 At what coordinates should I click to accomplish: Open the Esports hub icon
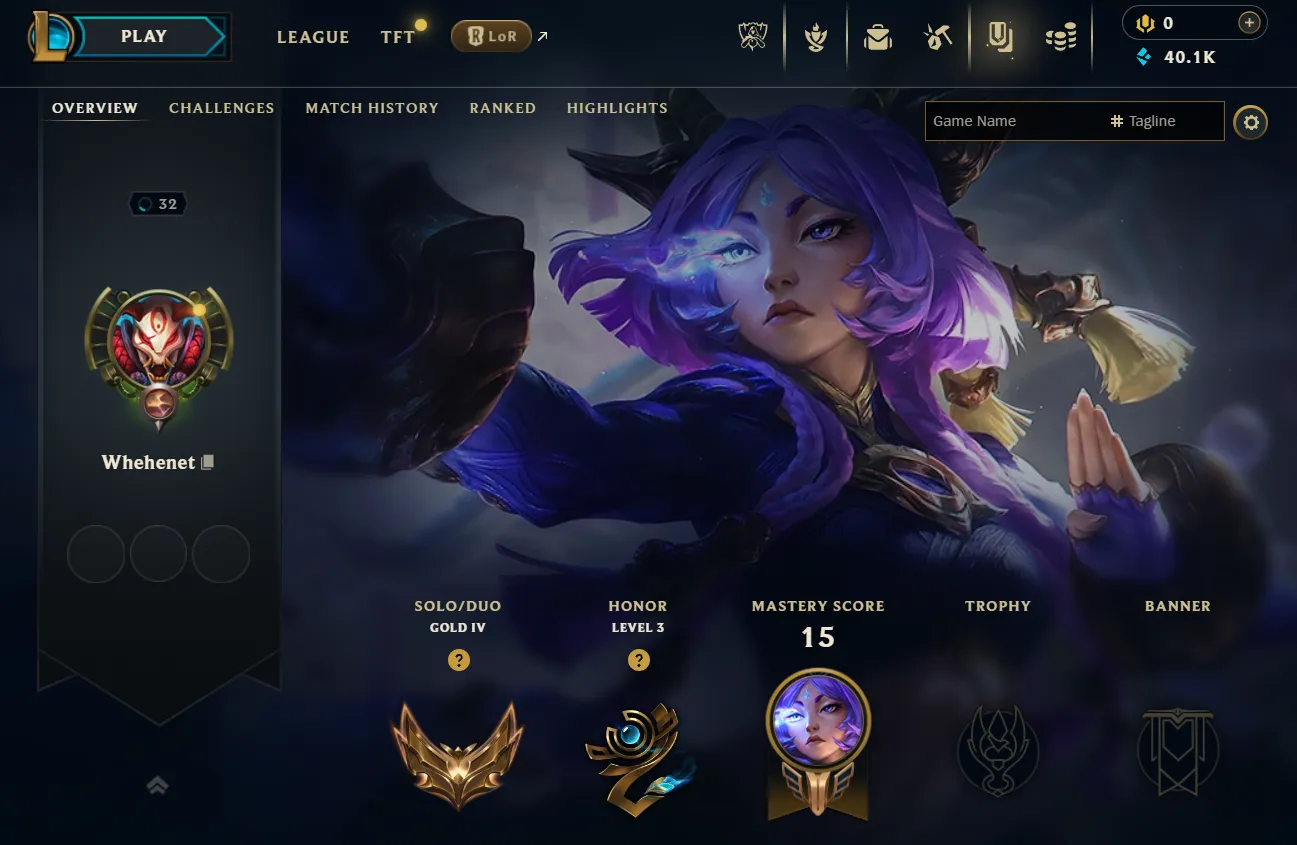(751, 36)
